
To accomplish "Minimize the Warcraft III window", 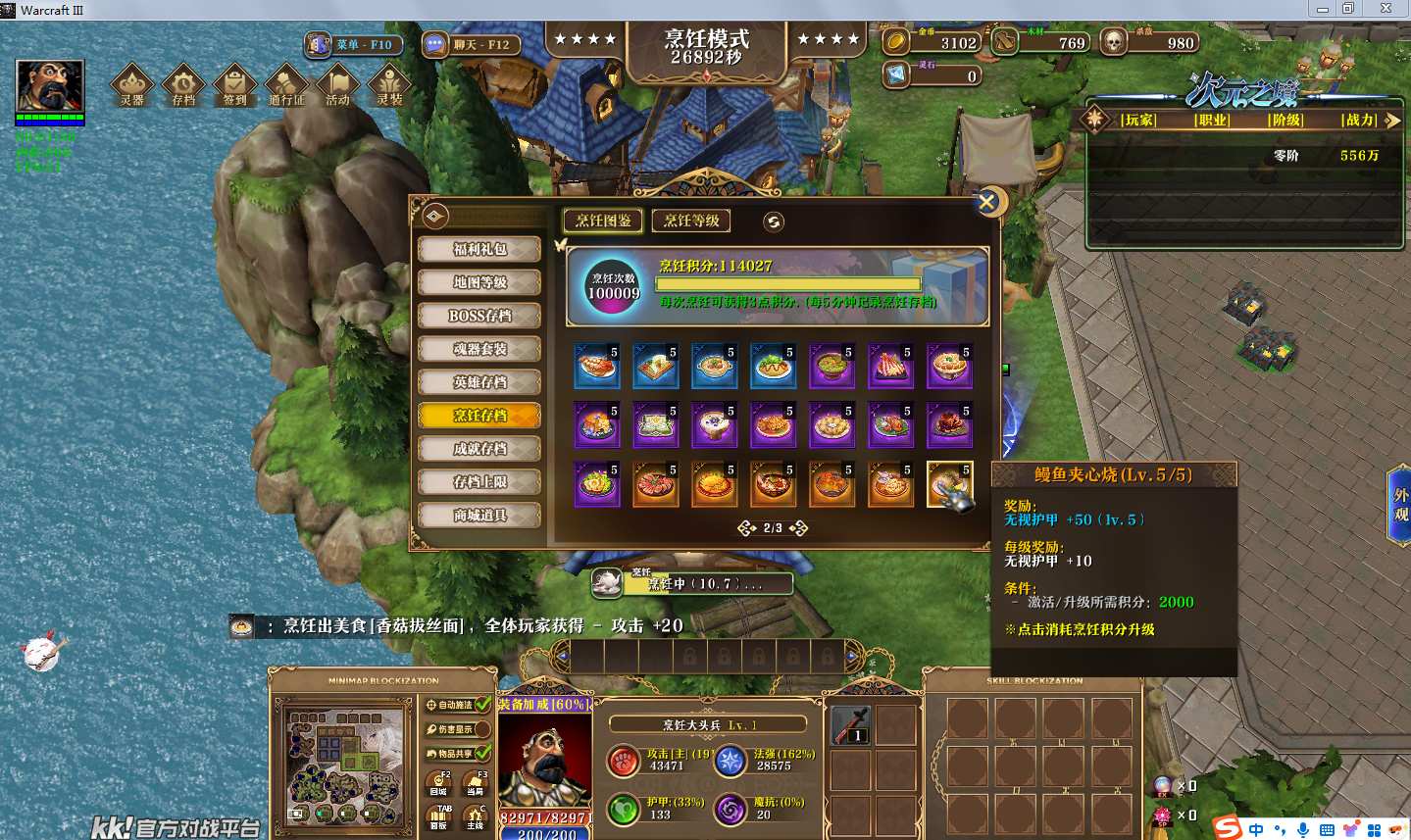I will [x=1323, y=9].
